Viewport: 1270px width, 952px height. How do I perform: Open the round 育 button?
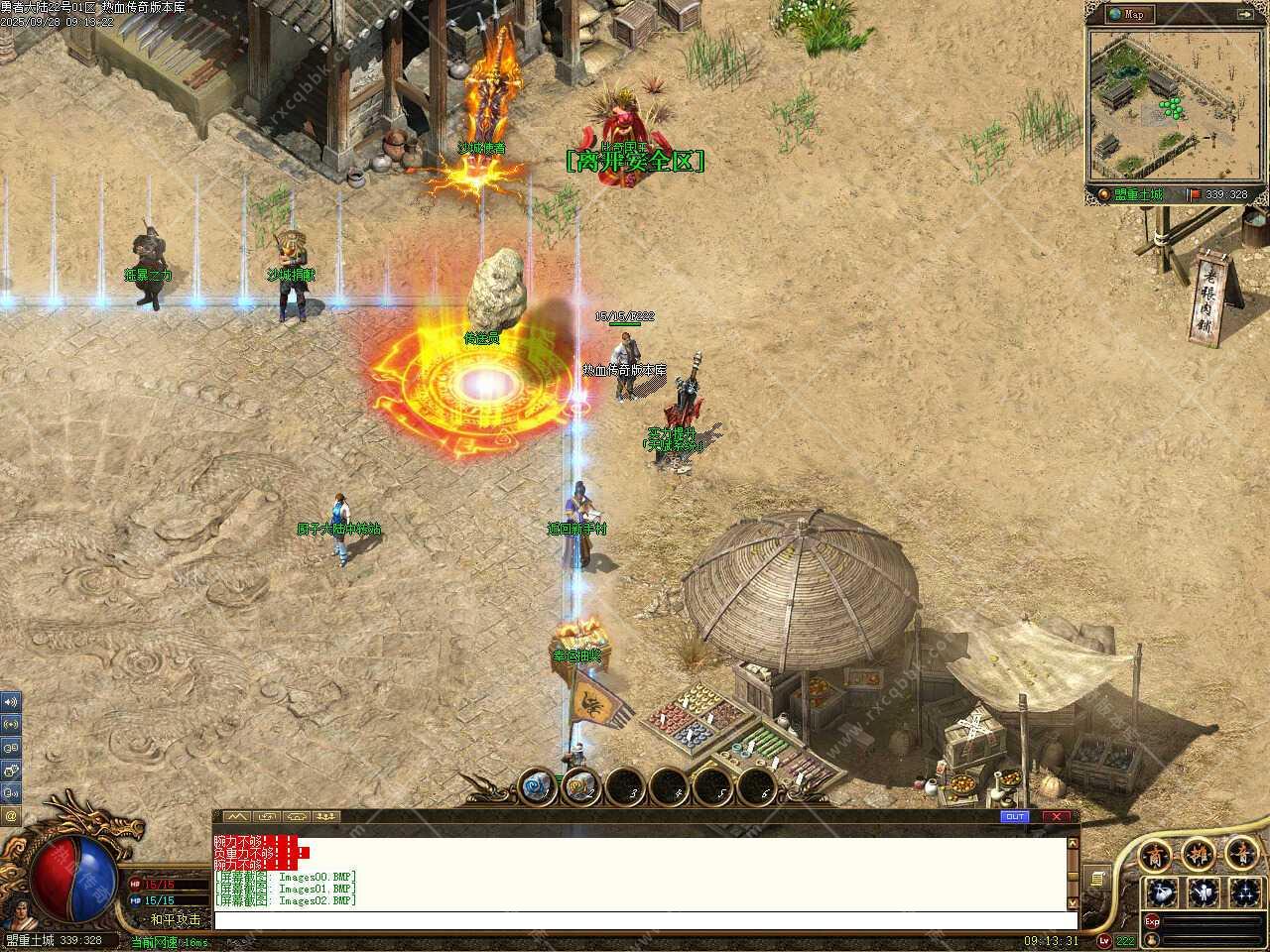(1240, 855)
